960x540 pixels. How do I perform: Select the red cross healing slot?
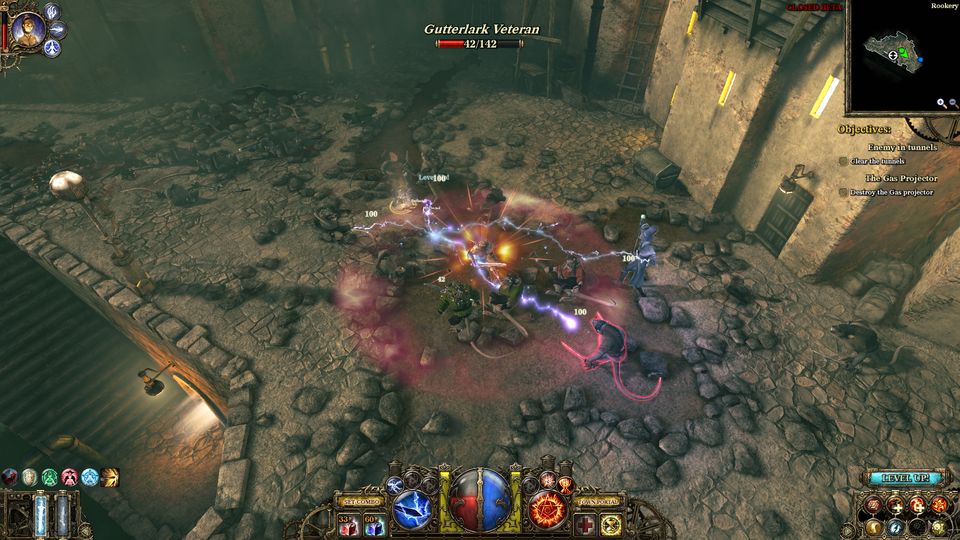coord(584,524)
